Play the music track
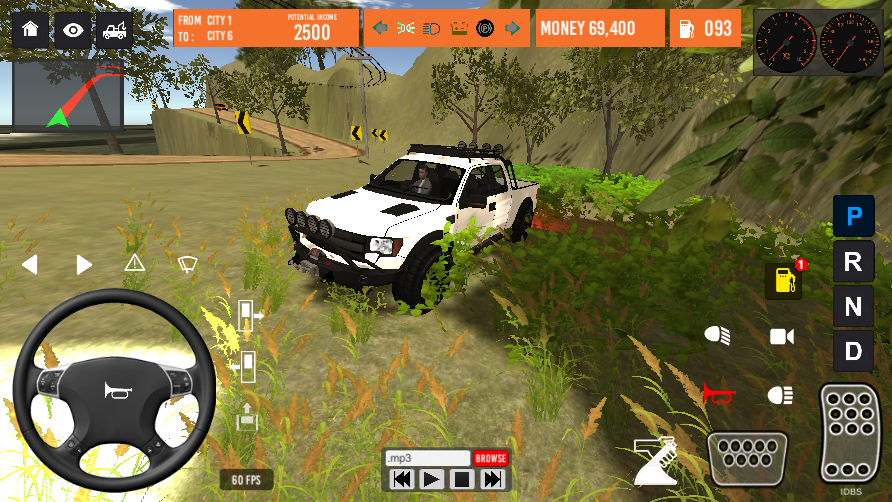This screenshot has height=502, width=892. 431,479
